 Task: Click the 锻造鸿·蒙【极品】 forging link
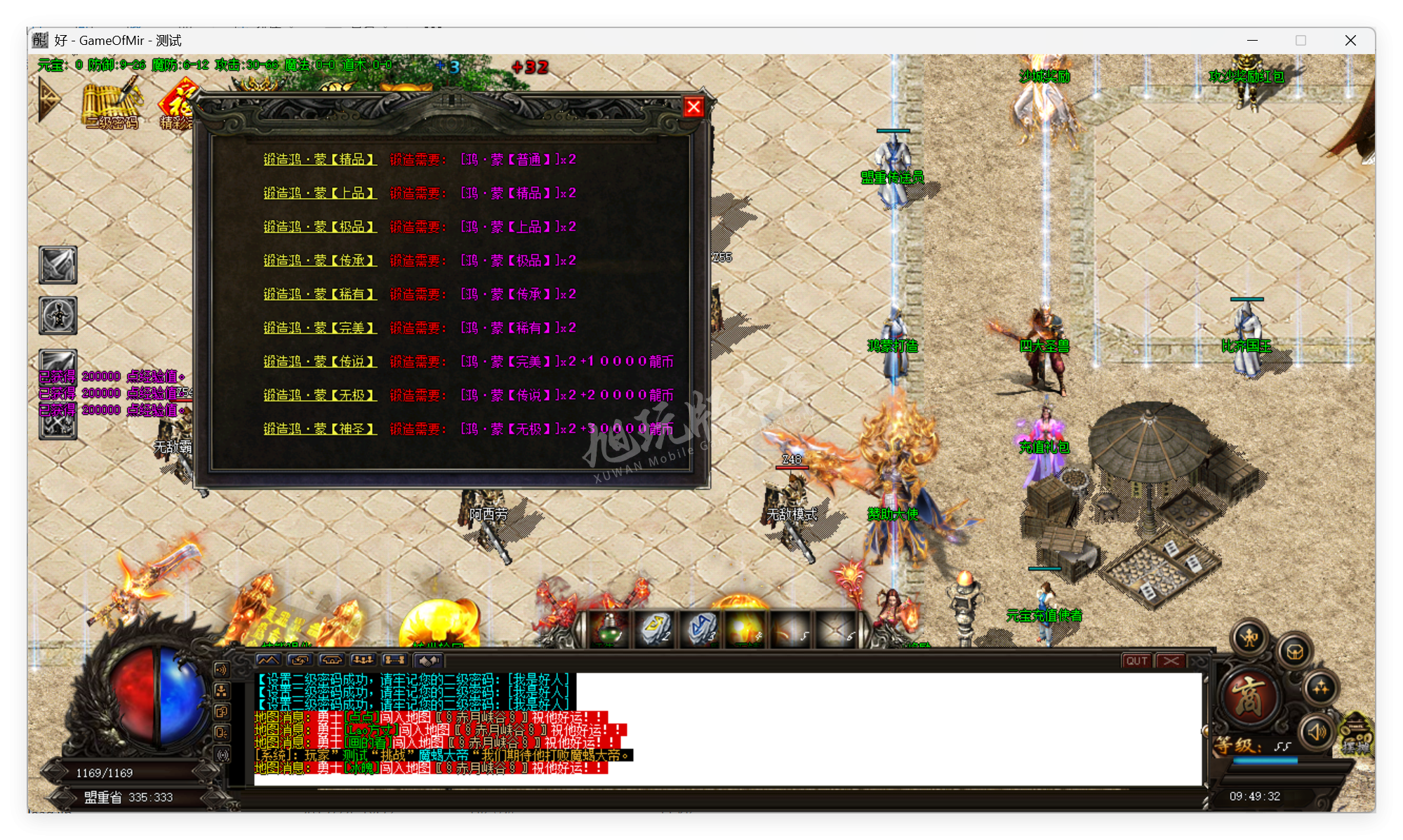point(319,227)
